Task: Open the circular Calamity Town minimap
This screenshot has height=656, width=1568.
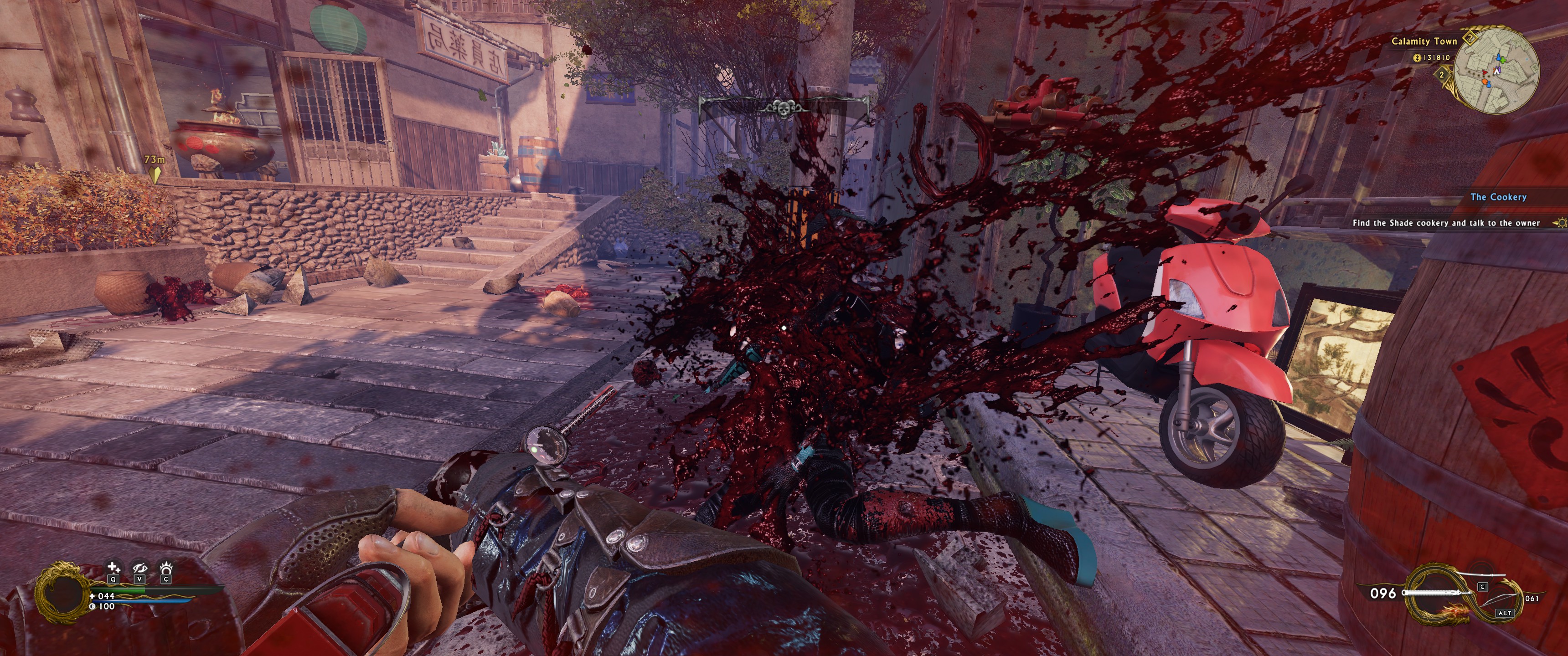Action: pos(1497,71)
